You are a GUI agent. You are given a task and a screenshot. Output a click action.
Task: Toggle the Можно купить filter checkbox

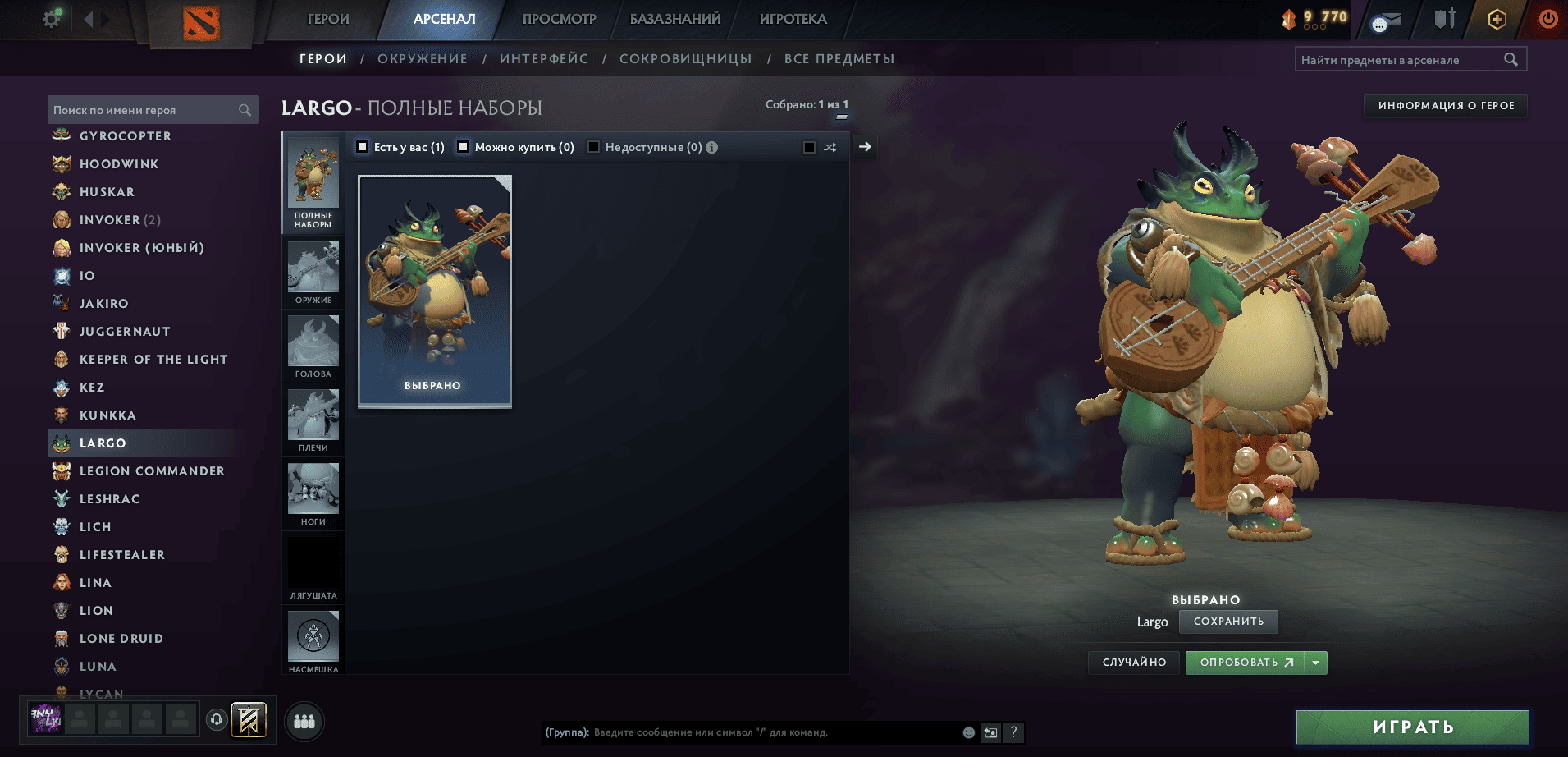pos(464,147)
